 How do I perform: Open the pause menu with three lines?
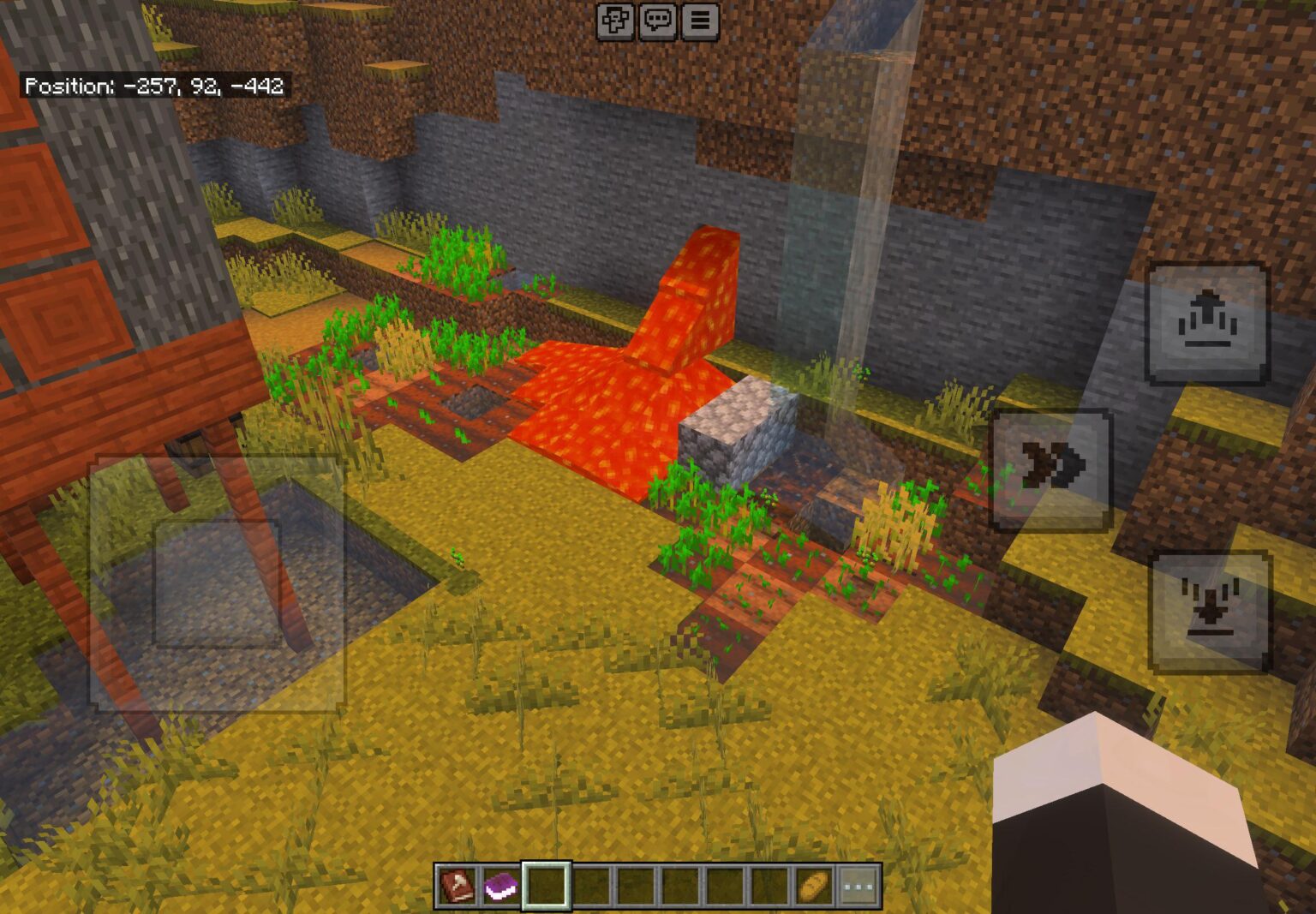[700, 21]
